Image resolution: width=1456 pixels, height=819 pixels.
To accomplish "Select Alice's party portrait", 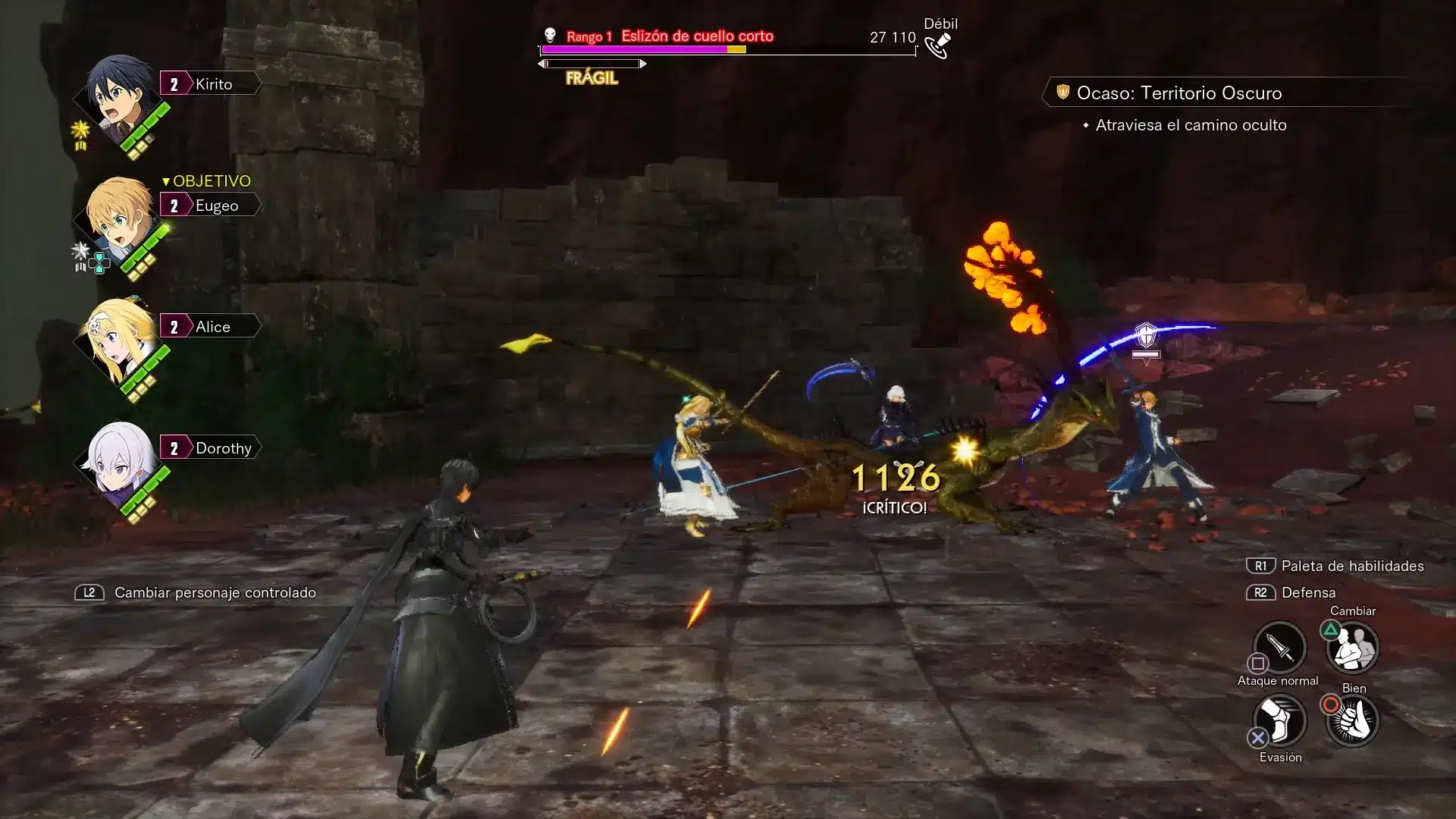I will [x=118, y=339].
